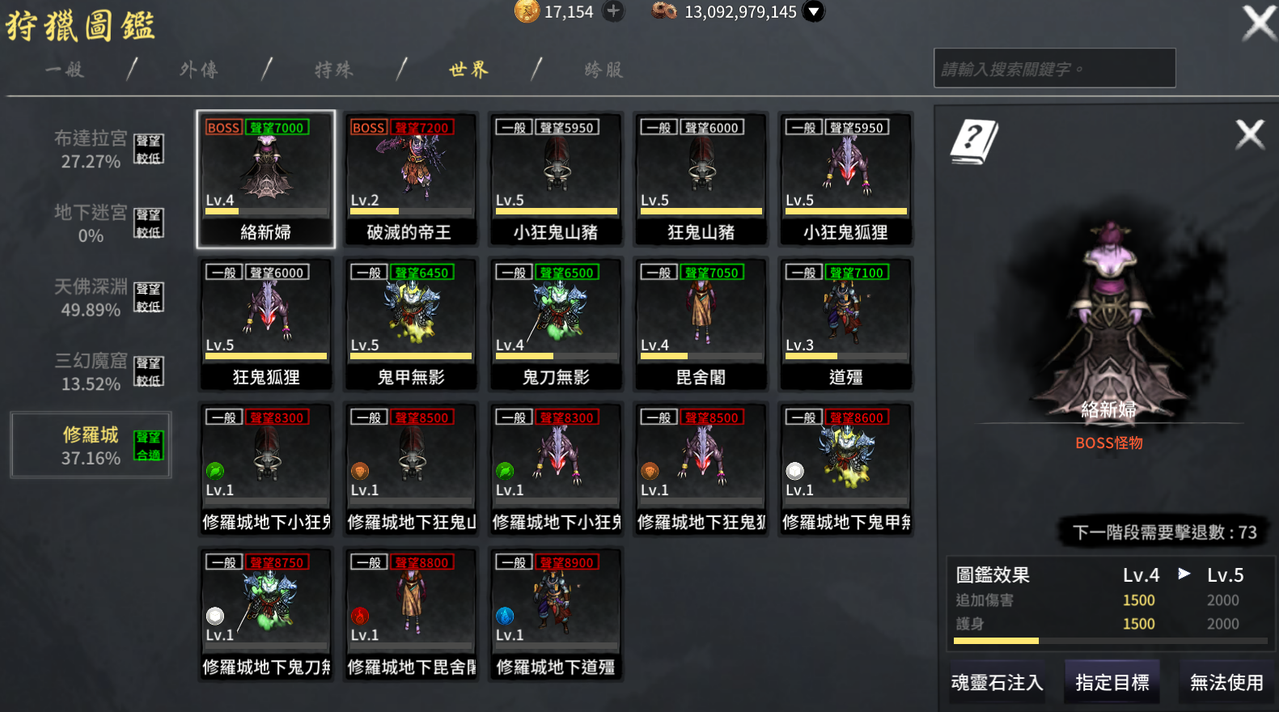The image size is (1279, 712).
Task: Pick the 昆舍闍 monster card
Action: (x=700, y=325)
